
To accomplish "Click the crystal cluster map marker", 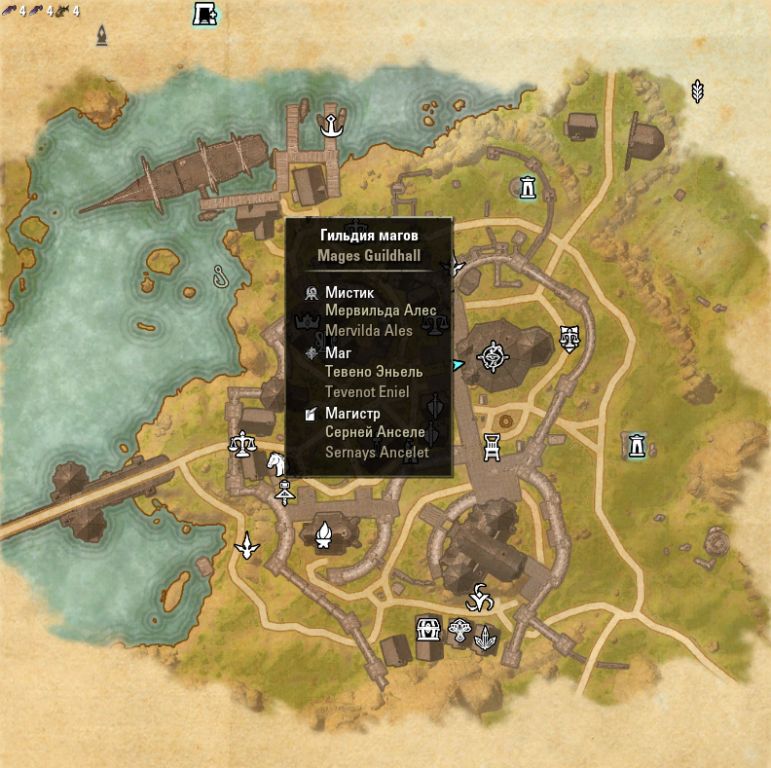I will [485, 637].
